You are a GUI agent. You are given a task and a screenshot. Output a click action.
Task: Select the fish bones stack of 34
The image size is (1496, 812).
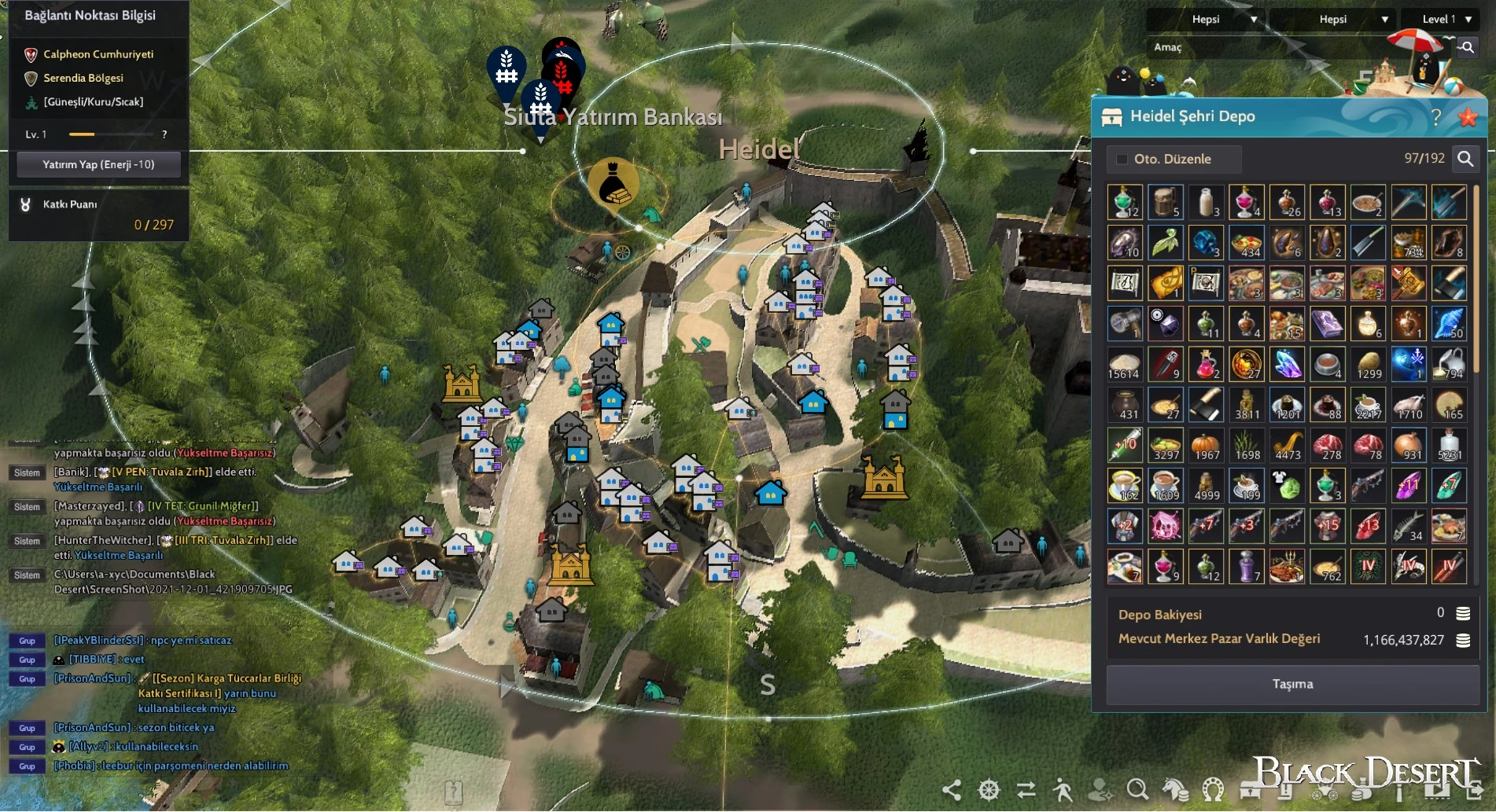(1408, 526)
